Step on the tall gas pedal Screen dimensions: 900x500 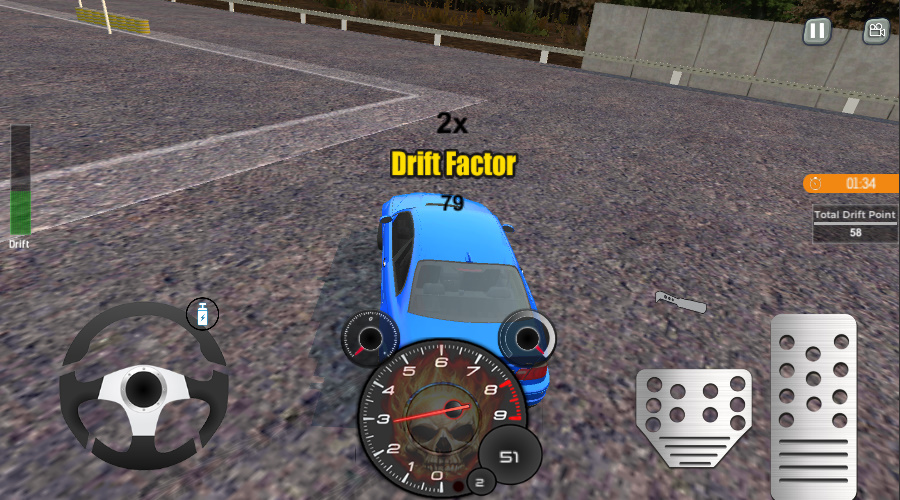(813, 405)
